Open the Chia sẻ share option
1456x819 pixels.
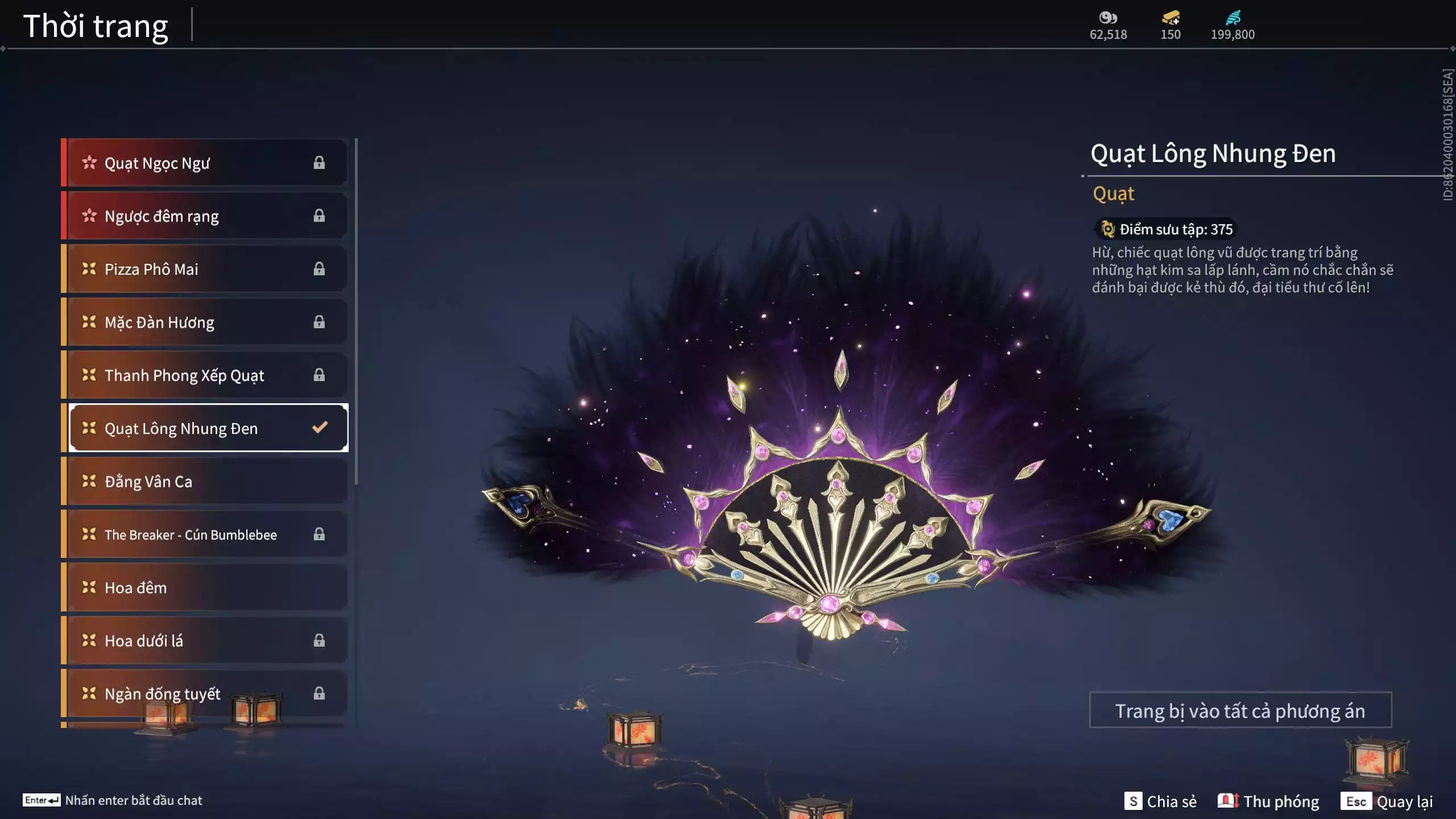pos(1160,801)
